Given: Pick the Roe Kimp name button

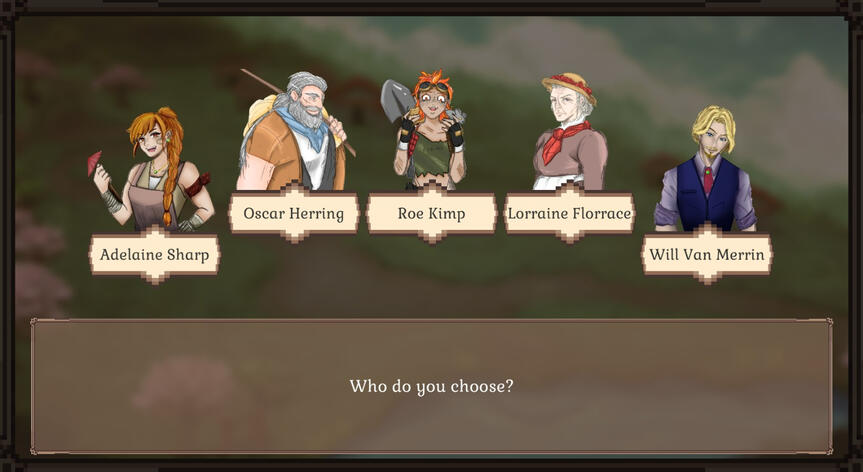Looking at the screenshot, I should (431, 213).
